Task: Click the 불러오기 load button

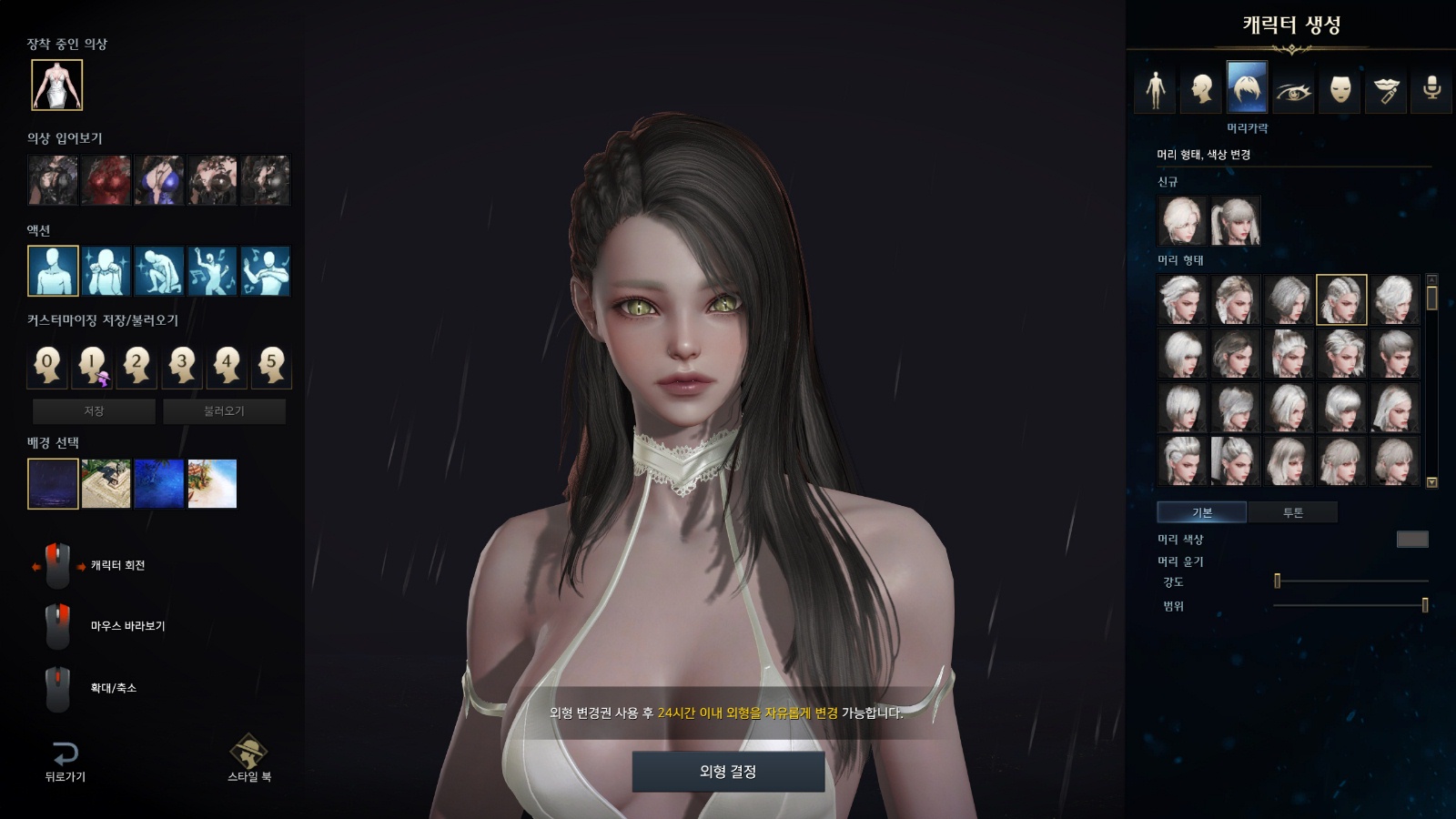Action: click(x=224, y=411)
